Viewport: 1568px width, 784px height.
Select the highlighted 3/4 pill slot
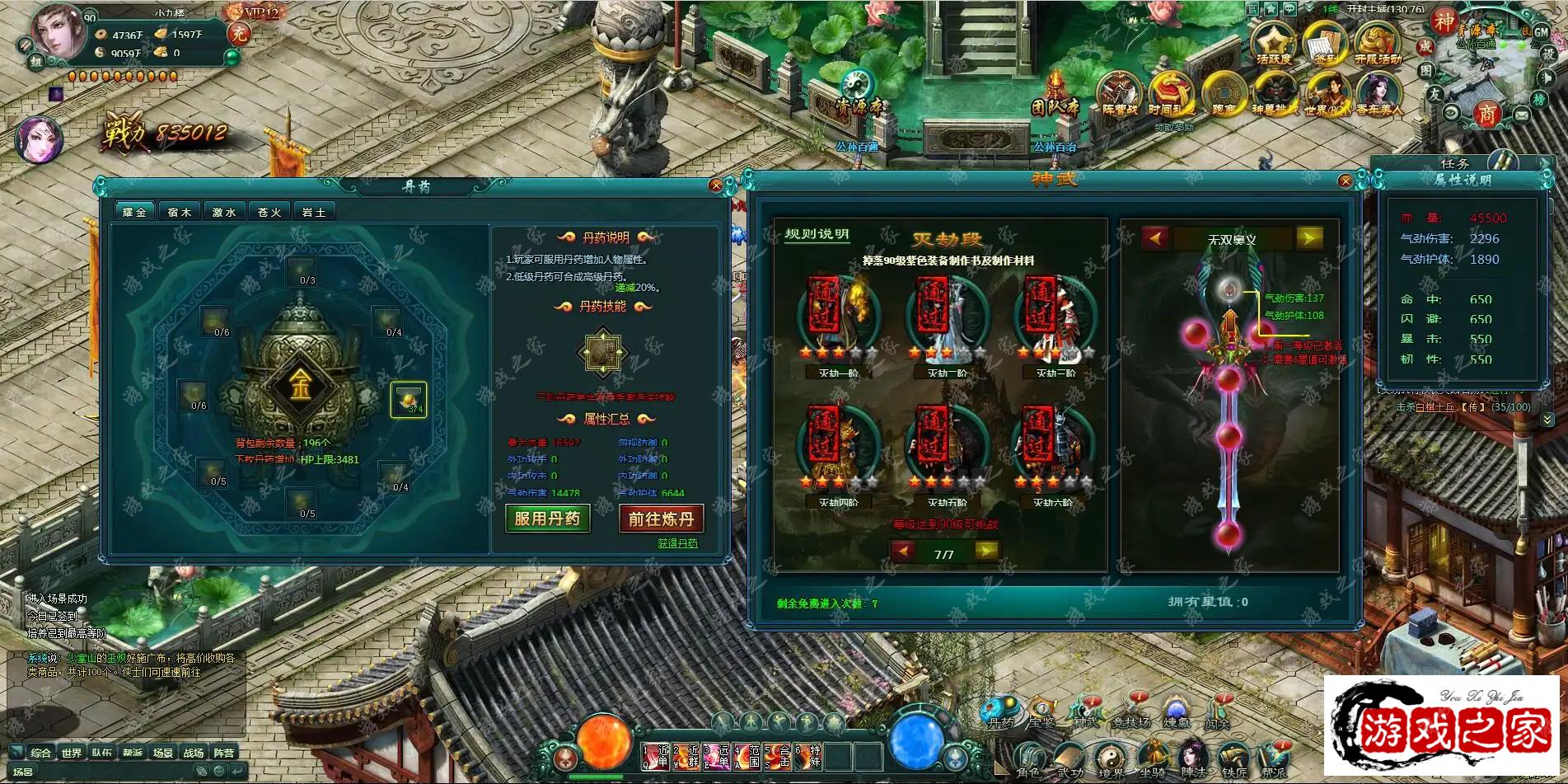pyautogui.click(x=409, y=400)
